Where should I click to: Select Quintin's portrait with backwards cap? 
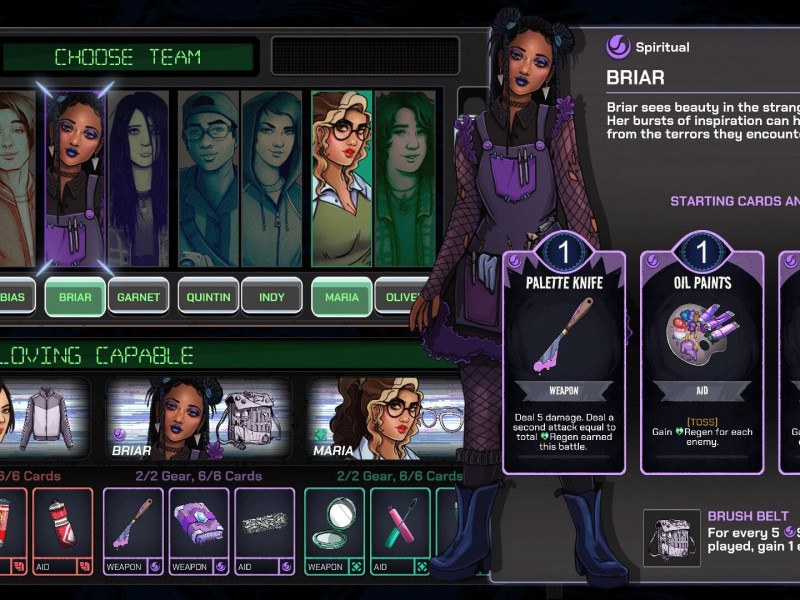(x=208, y=180)
